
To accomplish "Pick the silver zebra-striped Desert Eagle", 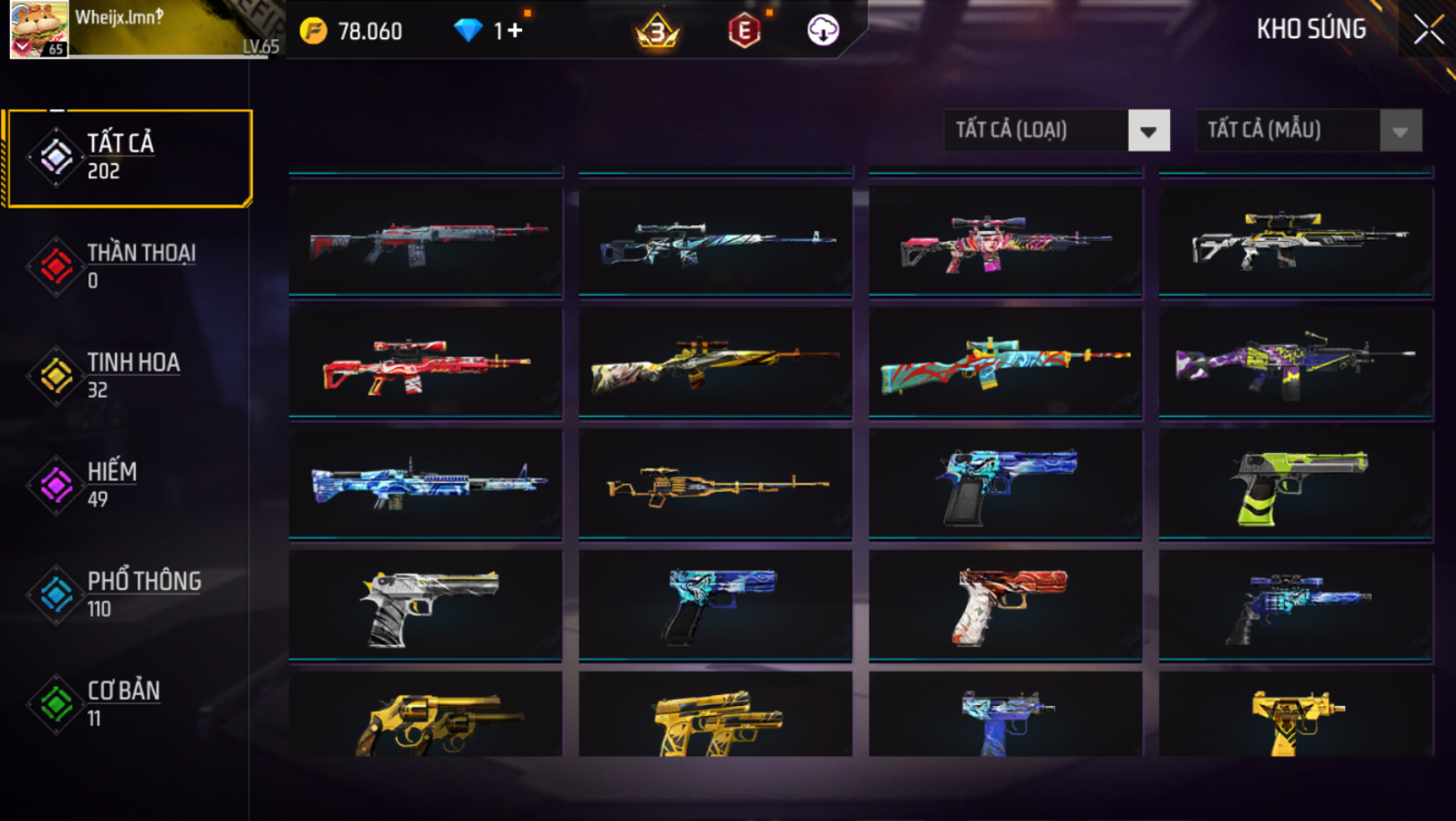I will click(x=425, y=606).
